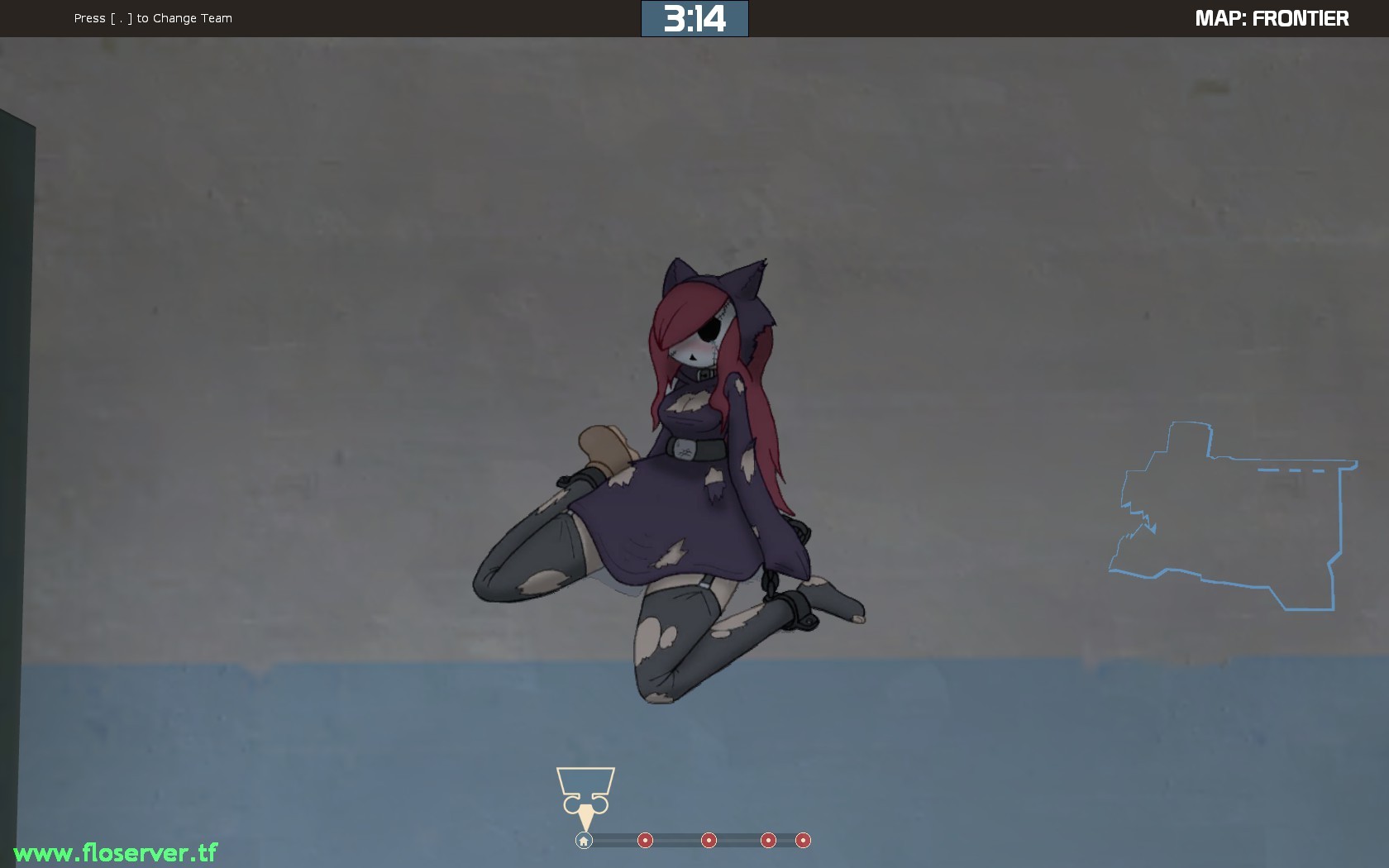
Task: Click the house symbol inside the blue circle
Action: [x=584, y=840]
